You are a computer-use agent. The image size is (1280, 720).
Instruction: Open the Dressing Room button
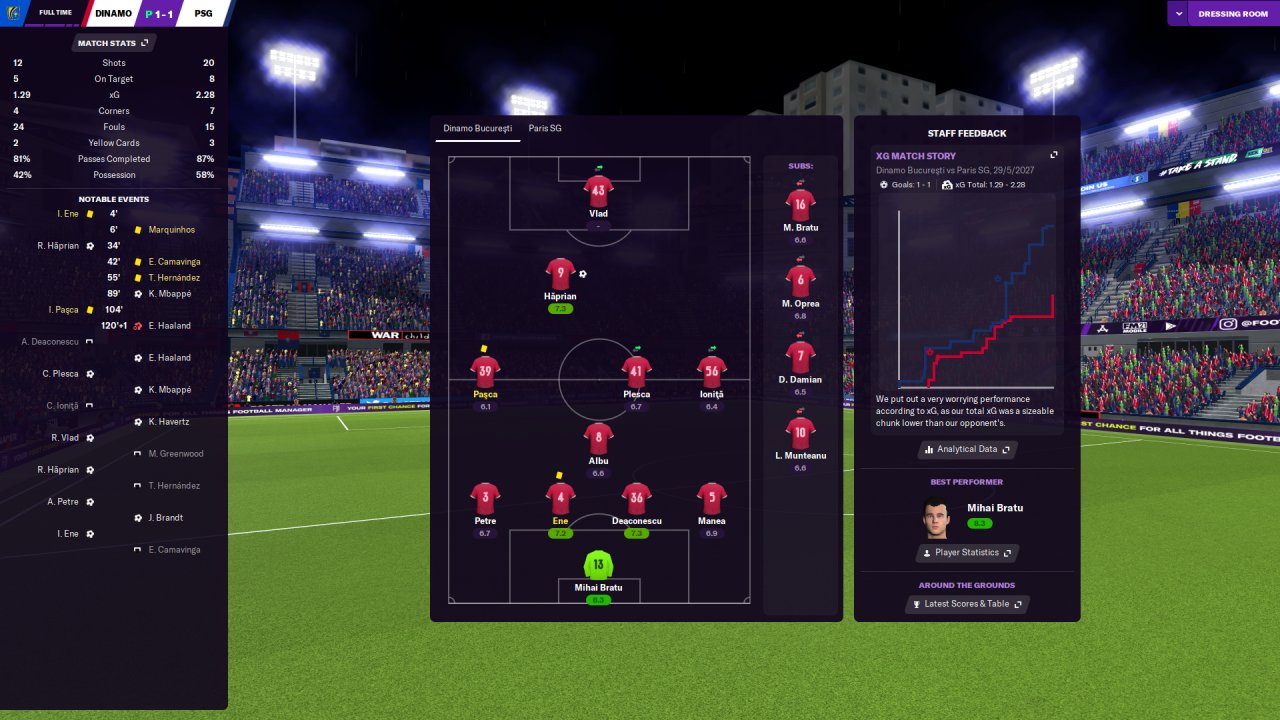pyautogui.click(x=1233, y=14)
